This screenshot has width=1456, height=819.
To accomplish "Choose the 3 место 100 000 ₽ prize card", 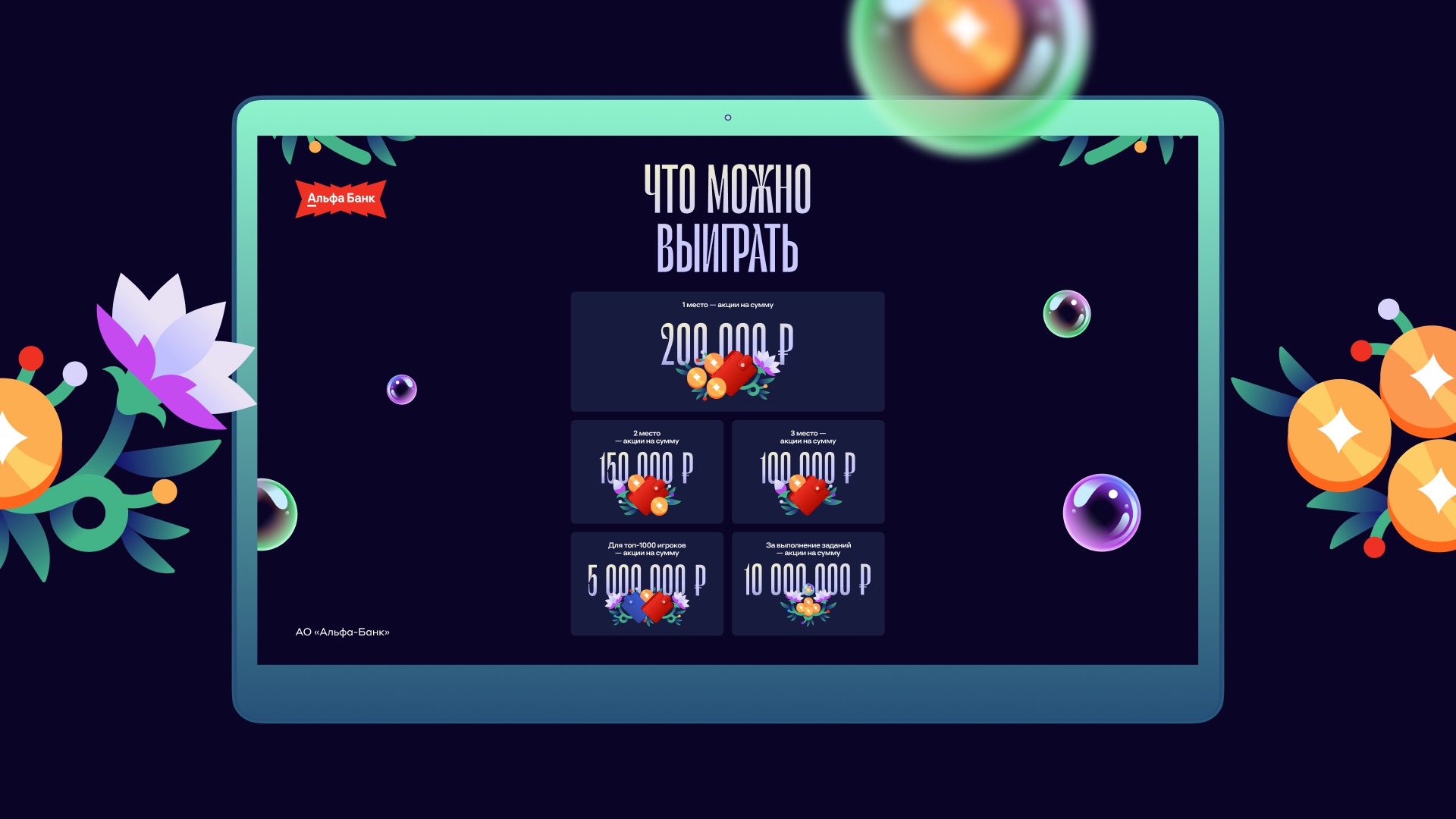I will [x=808, y=471].
